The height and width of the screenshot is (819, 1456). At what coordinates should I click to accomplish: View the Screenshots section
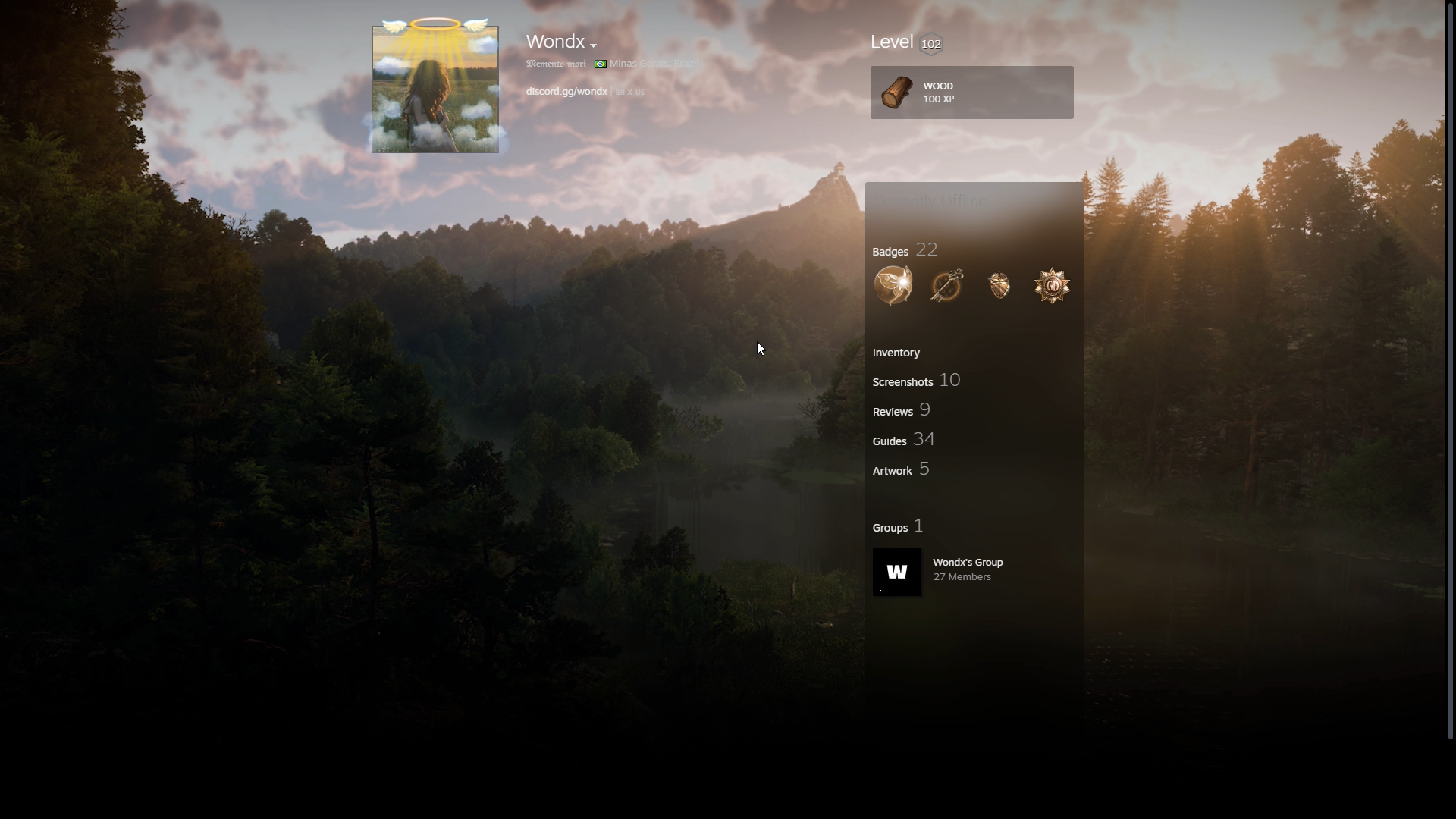[x=902, y=382]
